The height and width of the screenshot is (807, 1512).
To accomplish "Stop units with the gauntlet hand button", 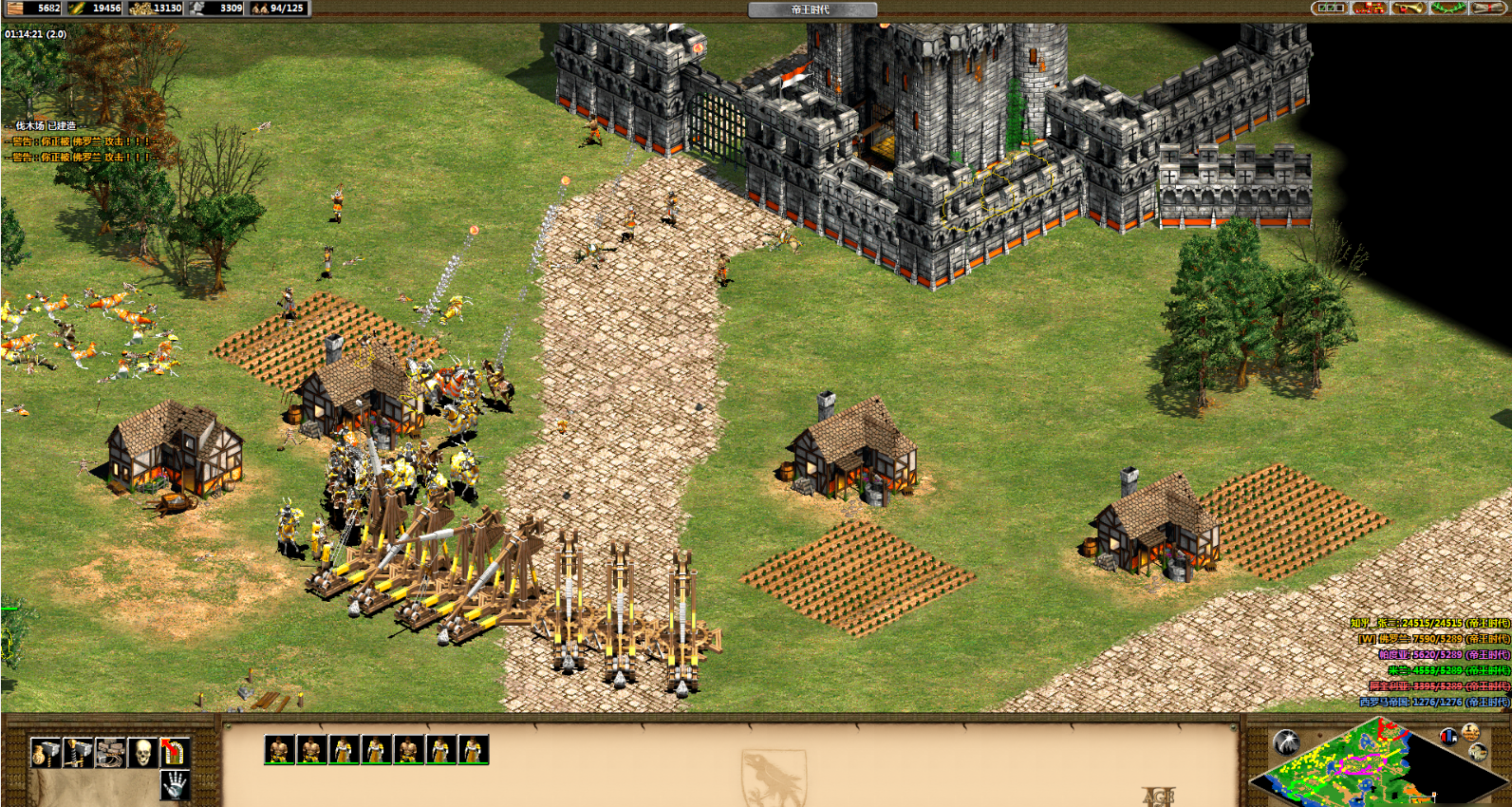I will pyautogui.click(x=174, y=783).
